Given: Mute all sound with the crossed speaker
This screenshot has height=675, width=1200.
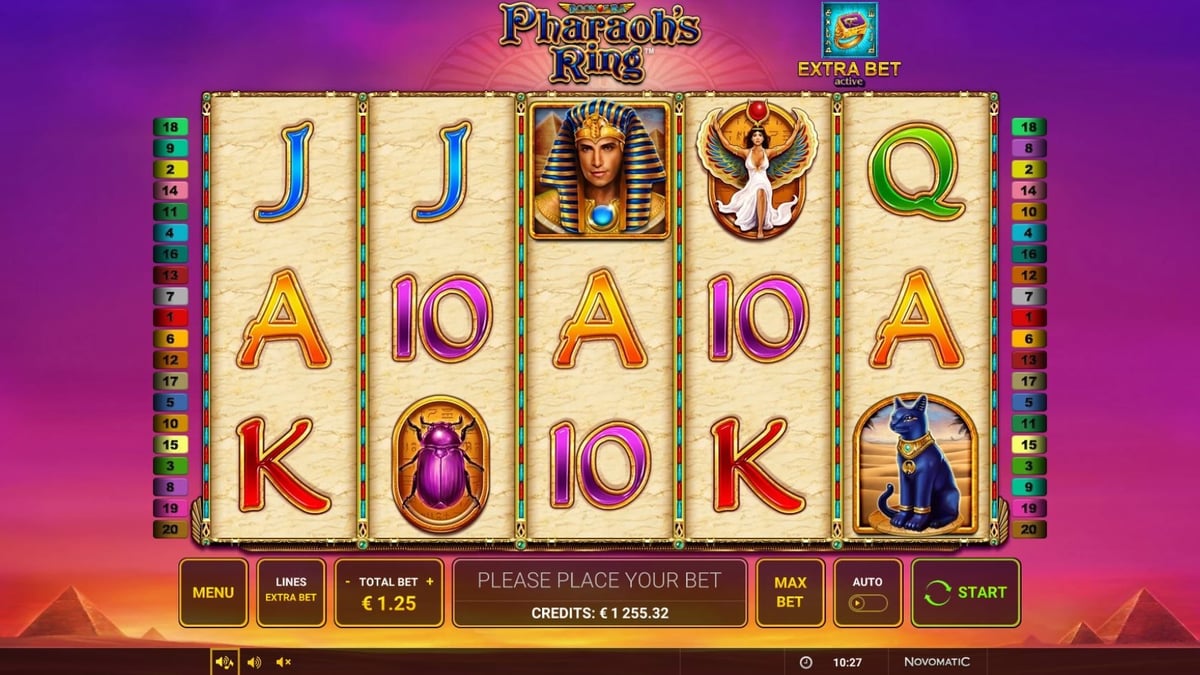Looking at the screenshot, I should [x=283, y=662].
